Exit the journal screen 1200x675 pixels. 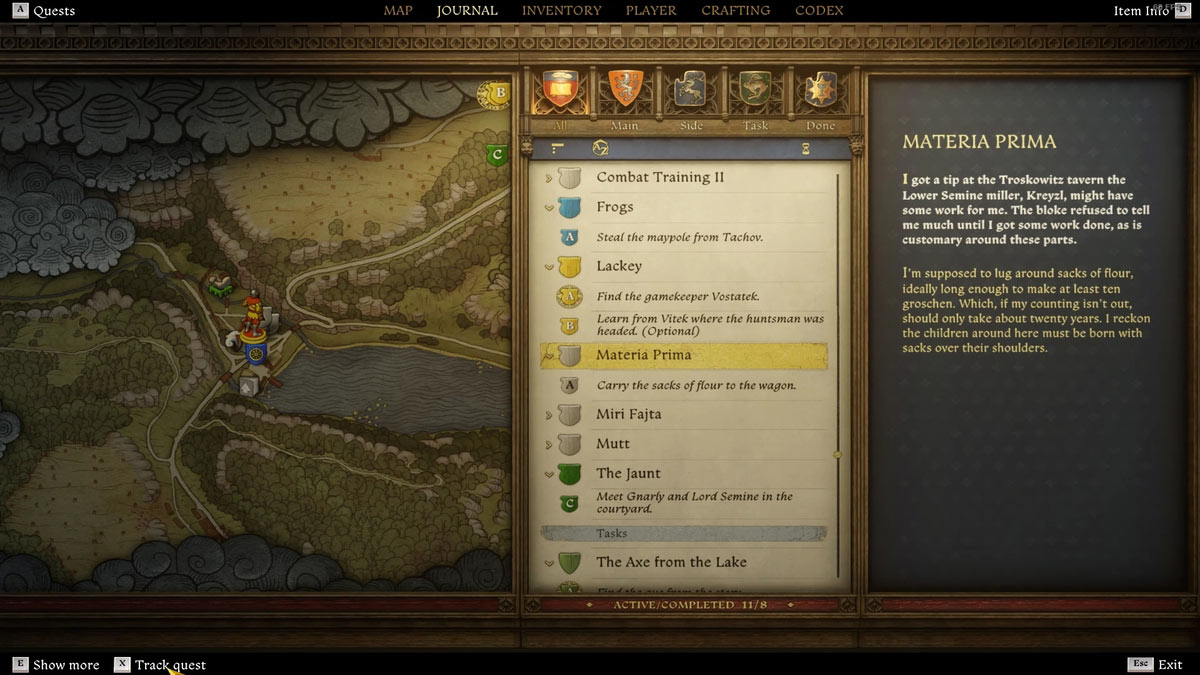pyautogui.click(x=1157, y=665)
